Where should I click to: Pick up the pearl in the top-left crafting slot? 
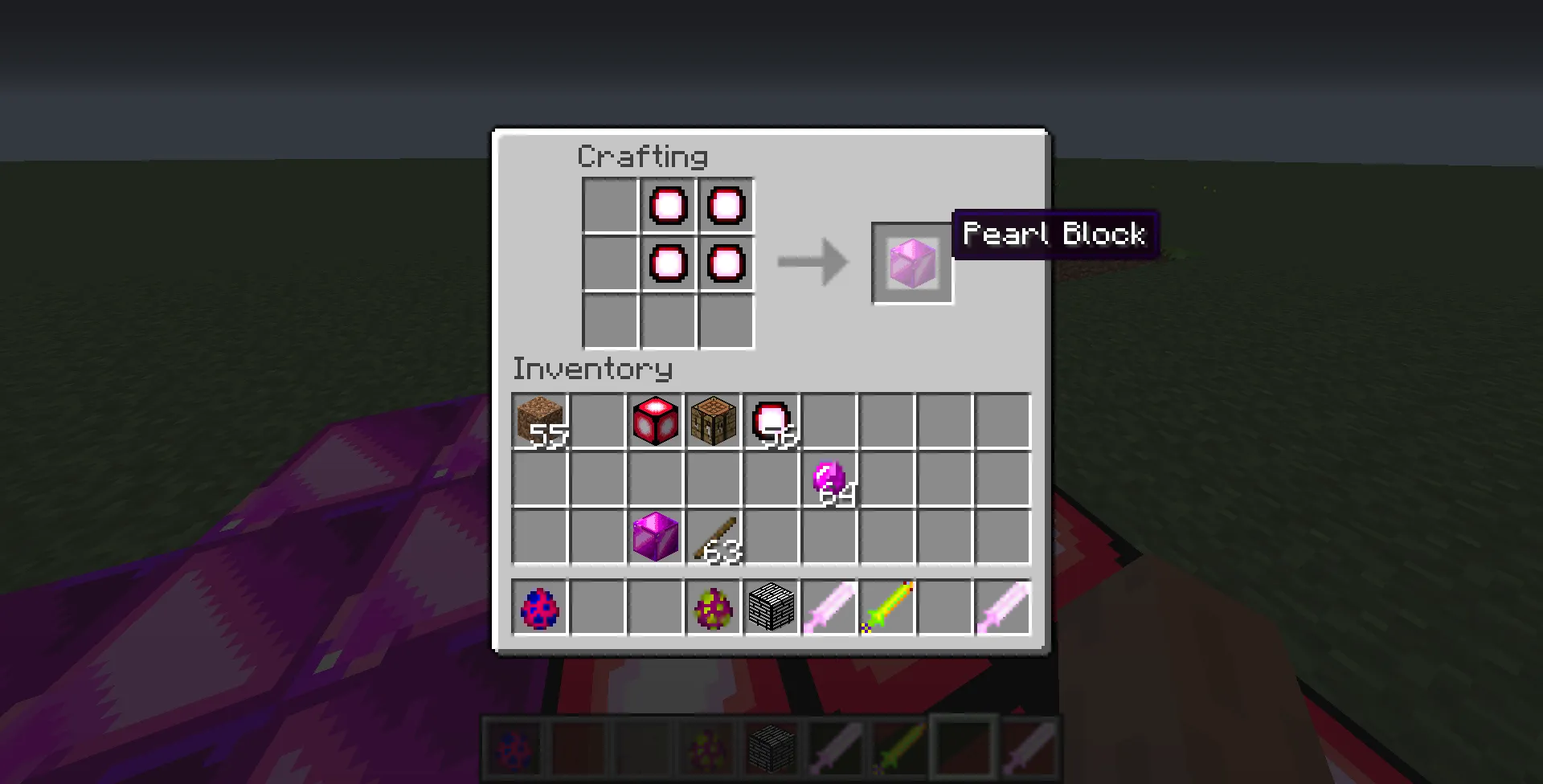click(667, 205)
